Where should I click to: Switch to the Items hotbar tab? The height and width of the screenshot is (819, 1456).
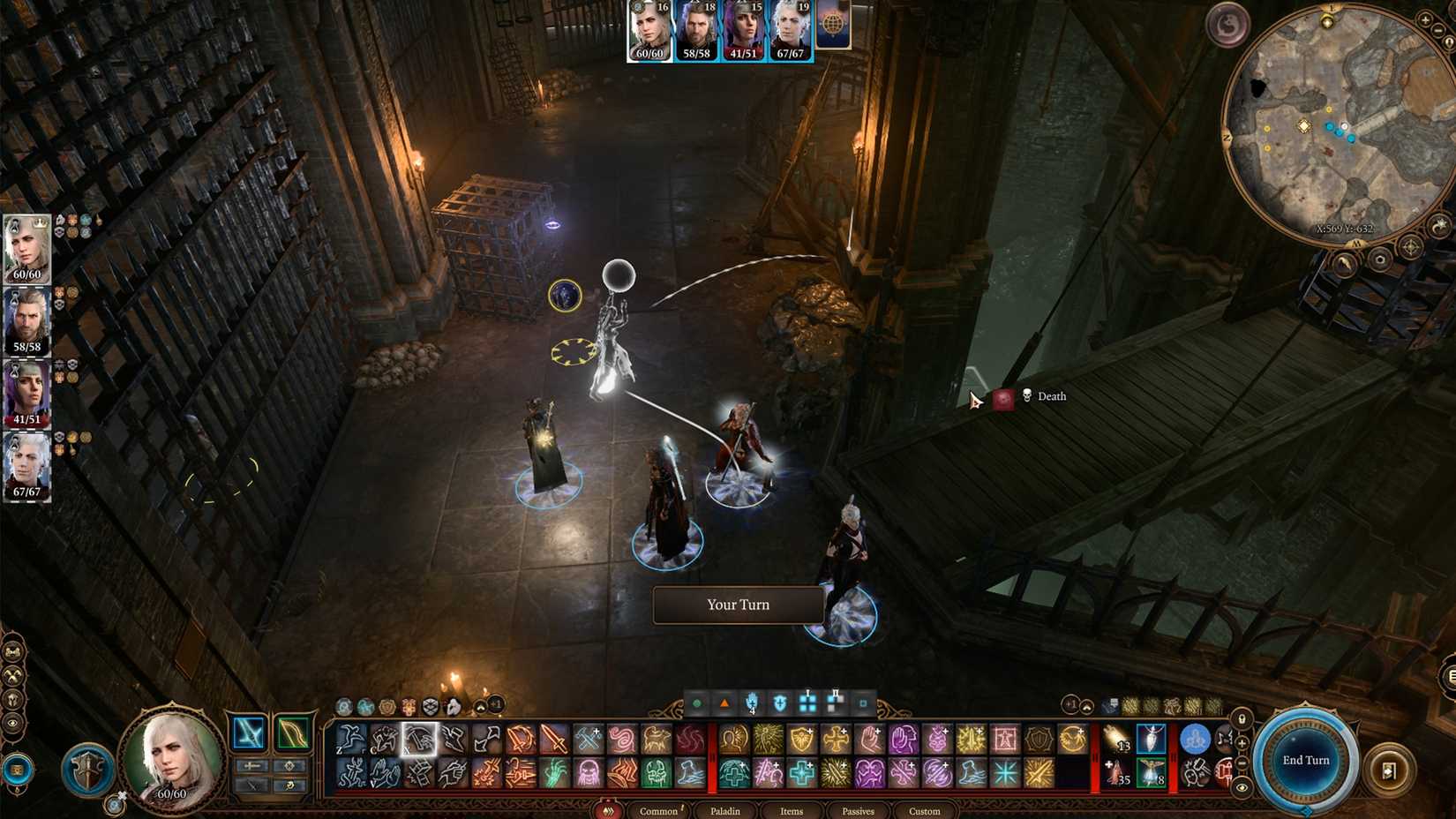point(792,810)
